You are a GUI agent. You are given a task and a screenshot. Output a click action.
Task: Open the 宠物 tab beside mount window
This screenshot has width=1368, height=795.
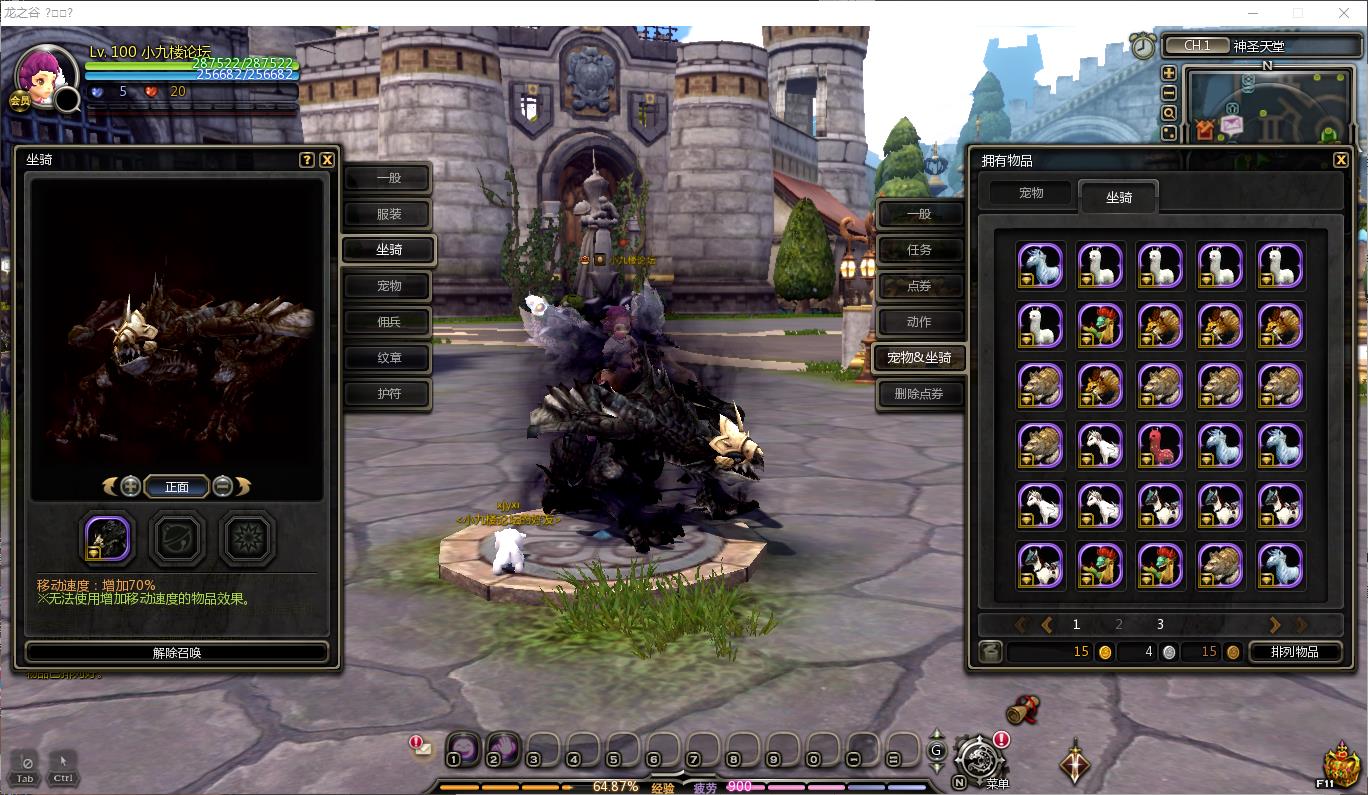(x=388, y=286)
